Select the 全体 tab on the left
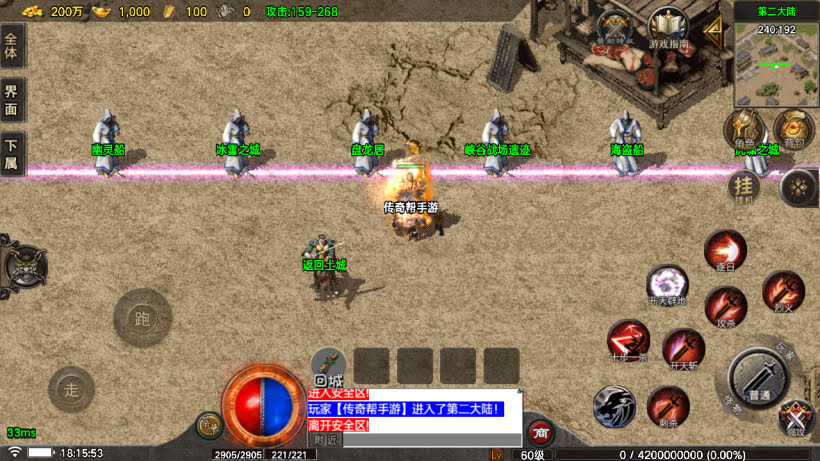820x461 pixels. coord(12,48)
